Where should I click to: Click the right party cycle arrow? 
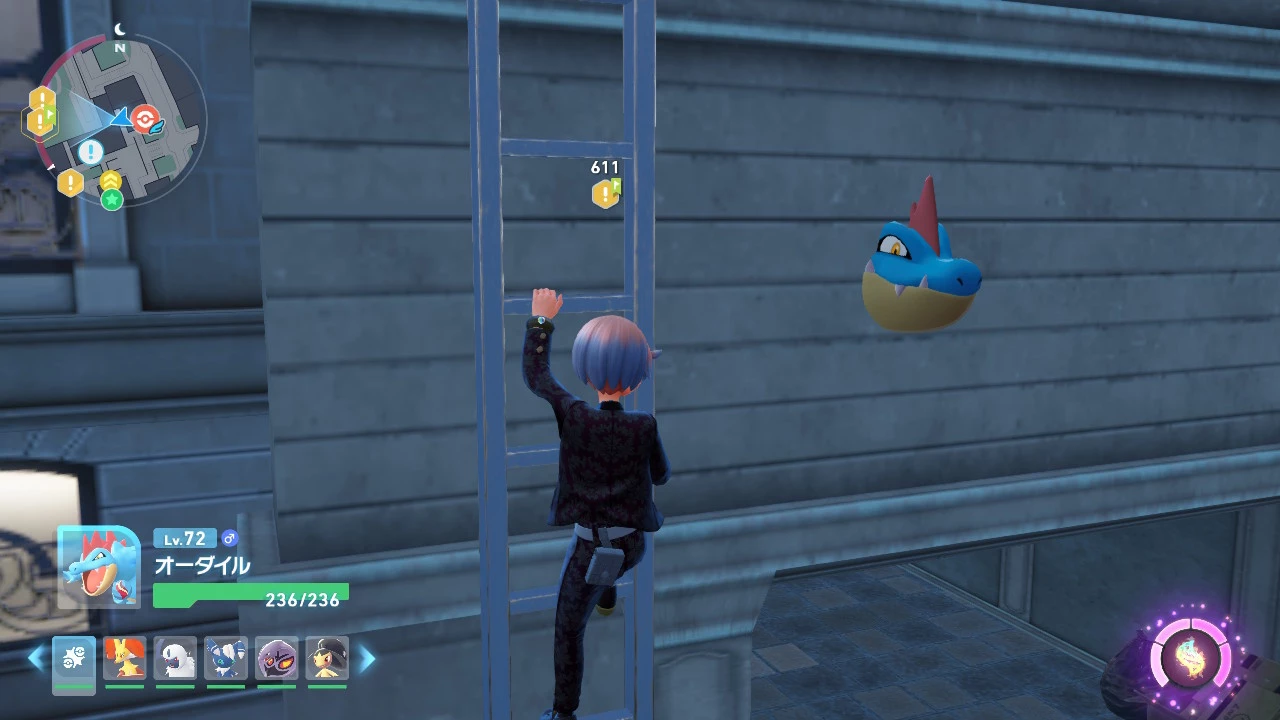coord(367,658)
